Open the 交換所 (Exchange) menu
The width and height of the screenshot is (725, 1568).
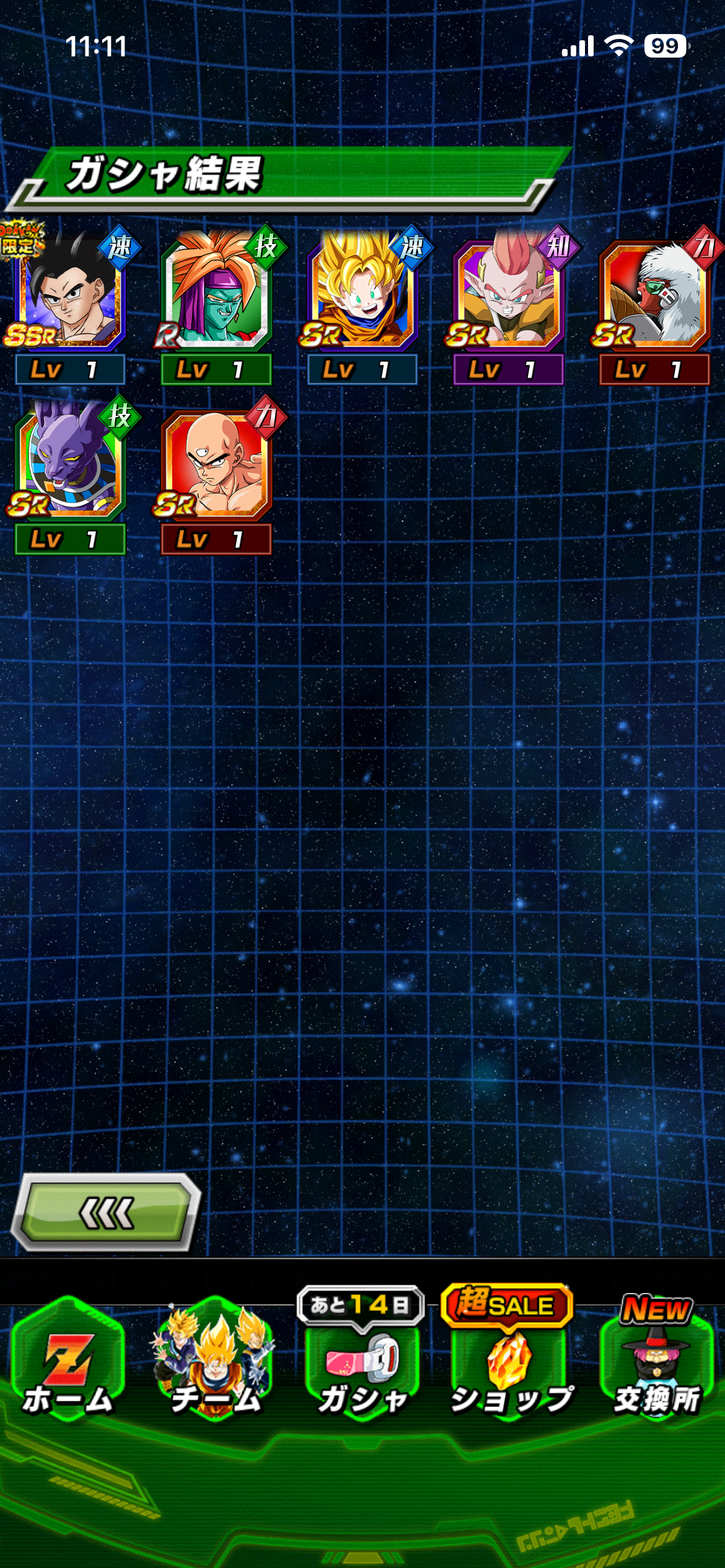657,1362
